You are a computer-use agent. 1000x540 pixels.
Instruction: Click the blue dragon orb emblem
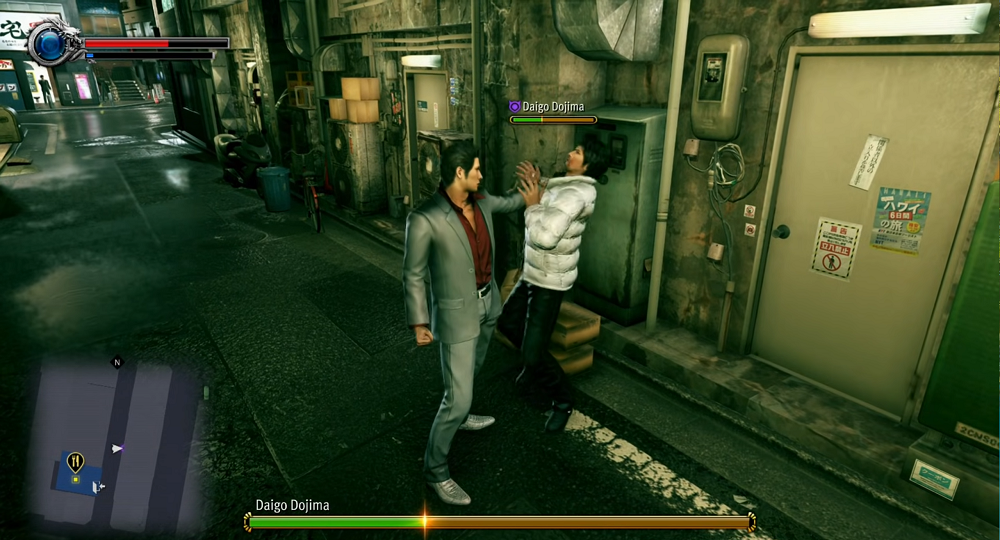pos(50,41)
